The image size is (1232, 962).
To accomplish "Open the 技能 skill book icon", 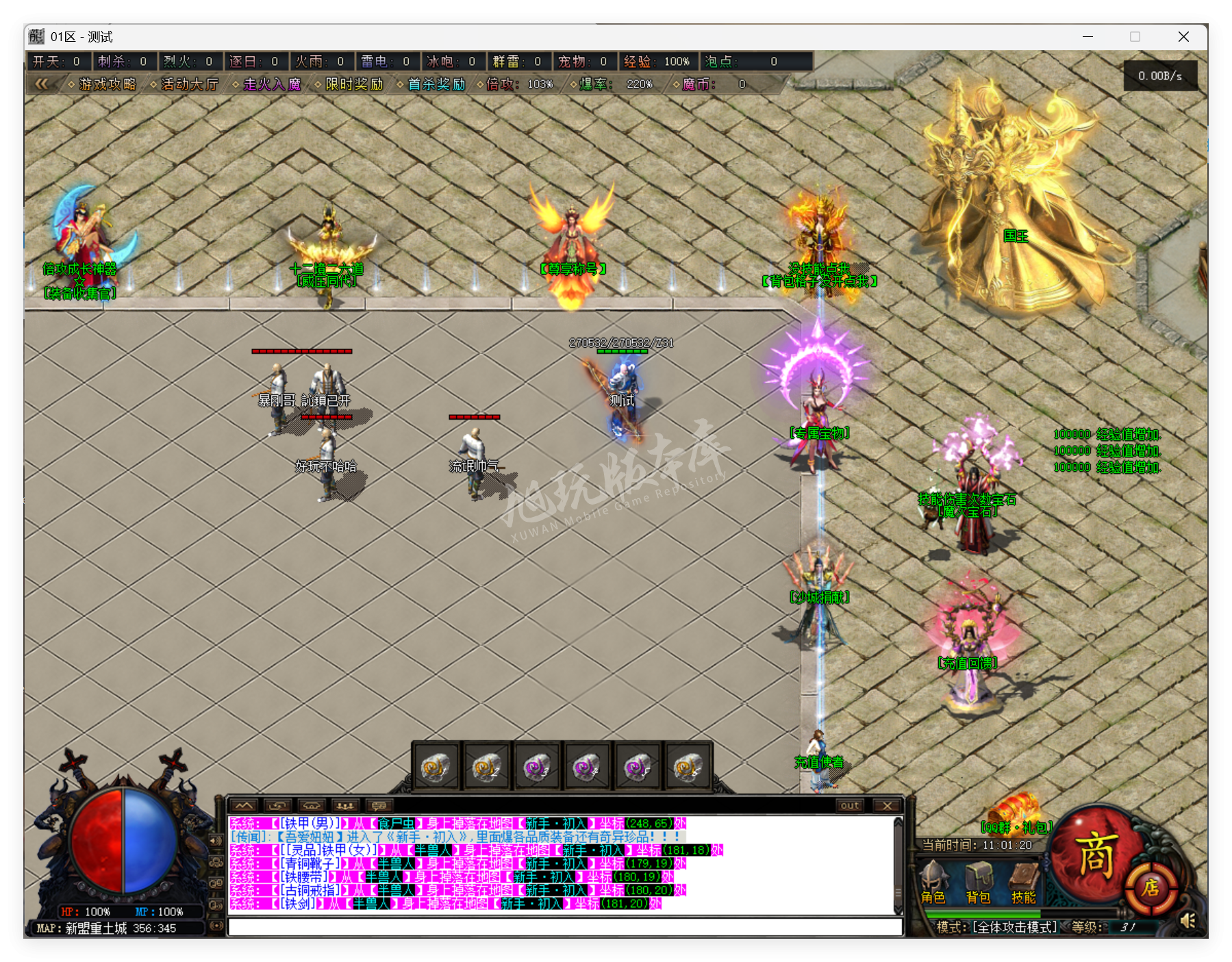I will [x=1023, y=876].
